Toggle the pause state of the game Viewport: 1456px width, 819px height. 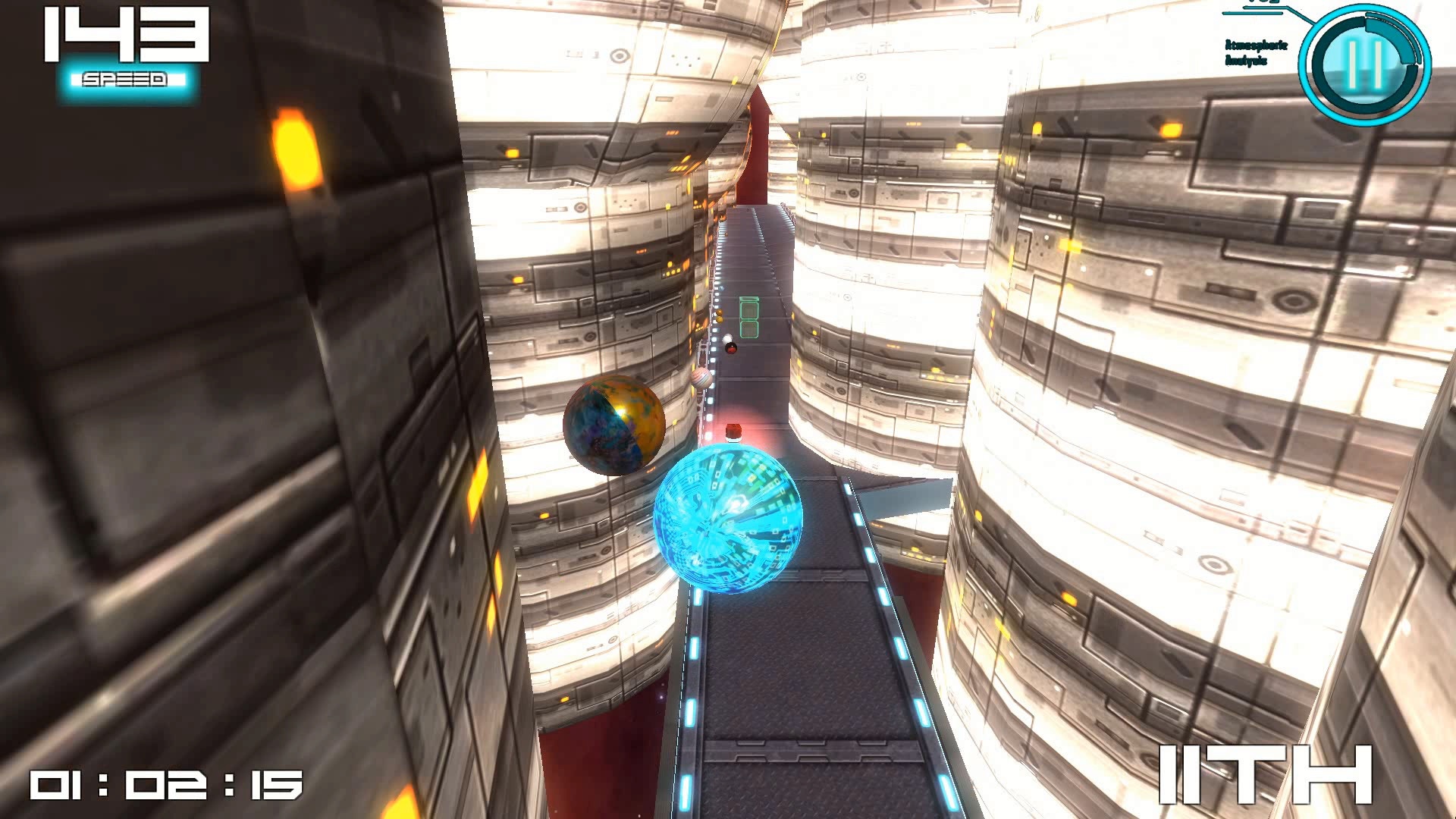pos(1363,63)
